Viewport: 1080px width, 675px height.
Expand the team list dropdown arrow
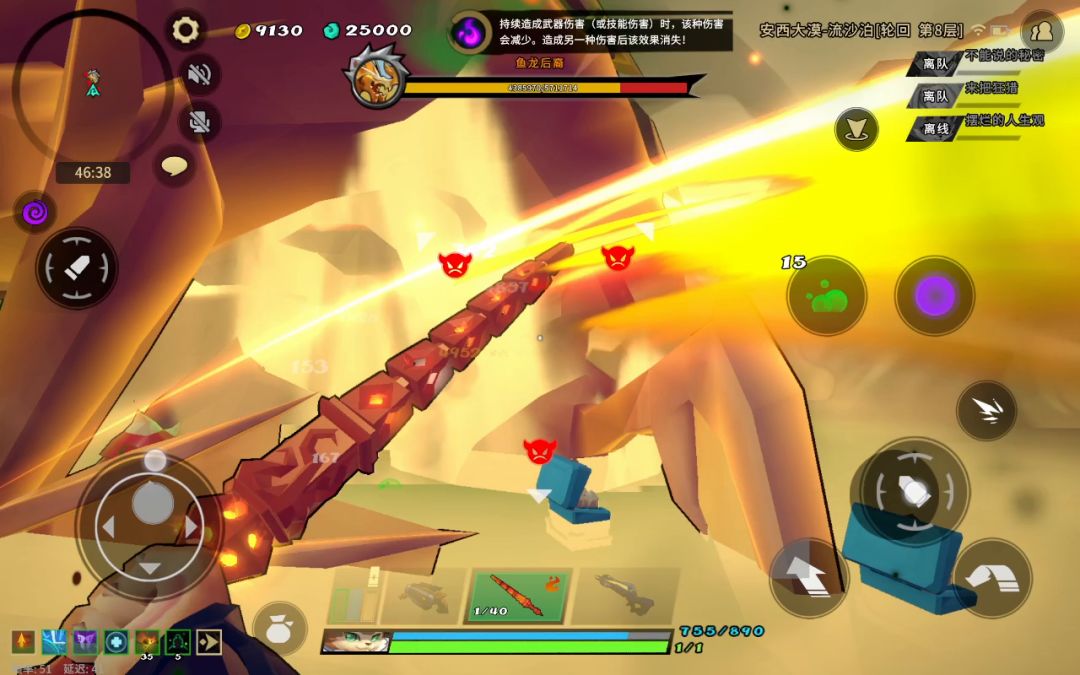(x=857, y=129)
